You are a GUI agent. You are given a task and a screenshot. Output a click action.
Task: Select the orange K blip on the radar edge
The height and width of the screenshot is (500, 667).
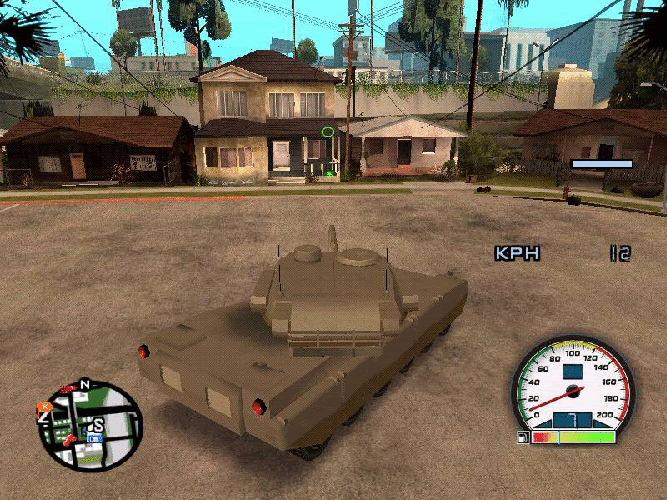coord(44,408)
